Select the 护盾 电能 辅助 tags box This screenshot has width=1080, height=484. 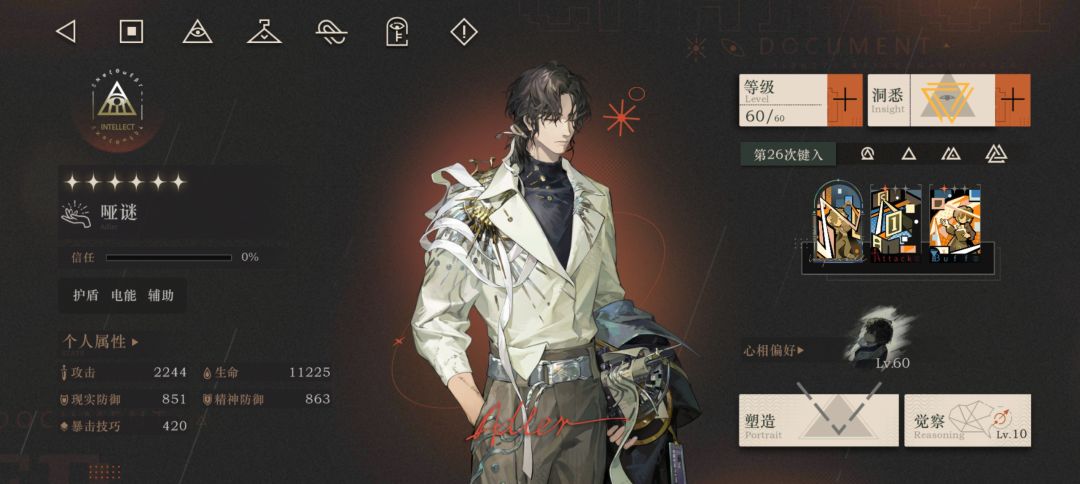coord(123,295)
